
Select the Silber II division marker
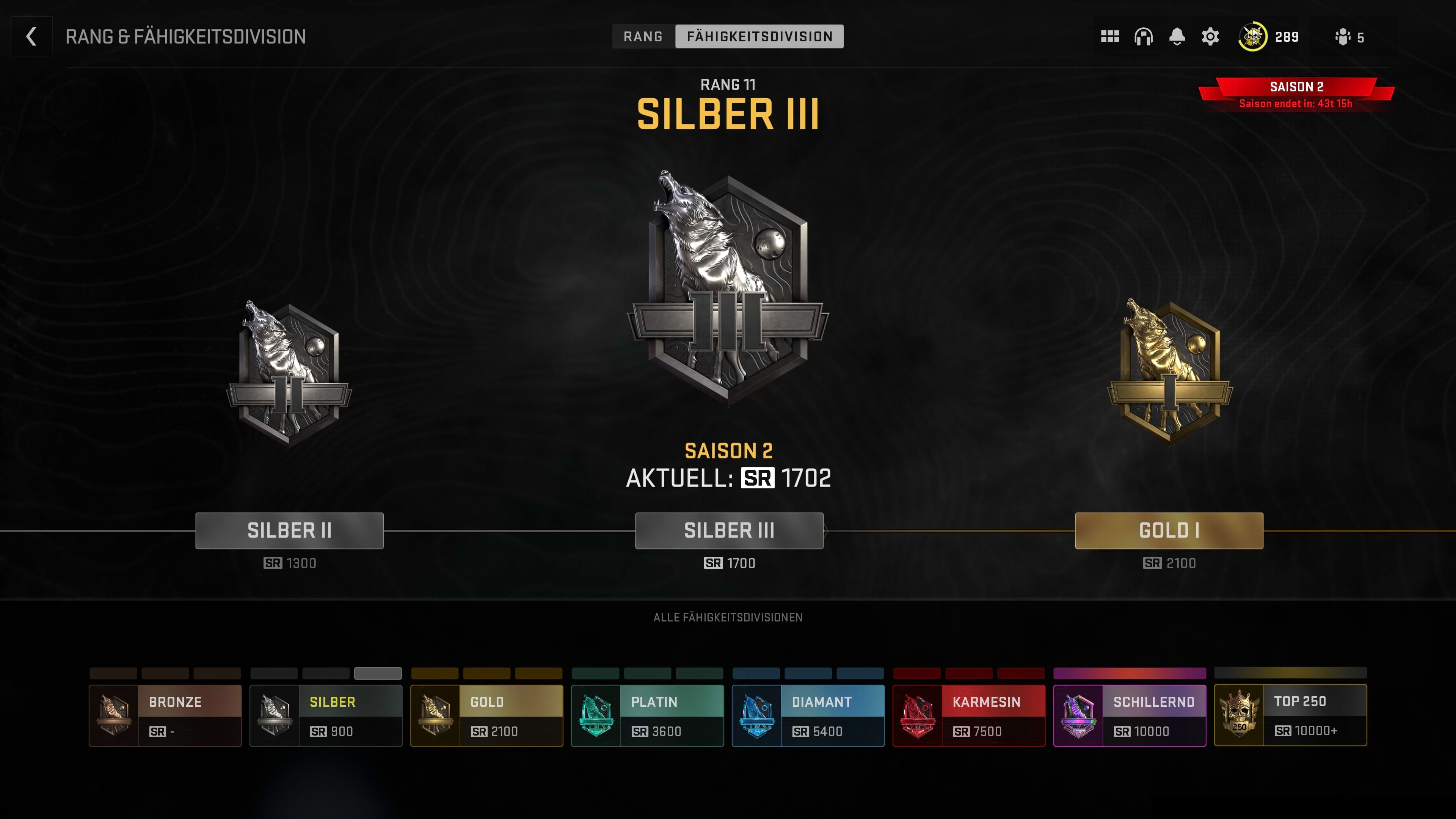[289, 530]
